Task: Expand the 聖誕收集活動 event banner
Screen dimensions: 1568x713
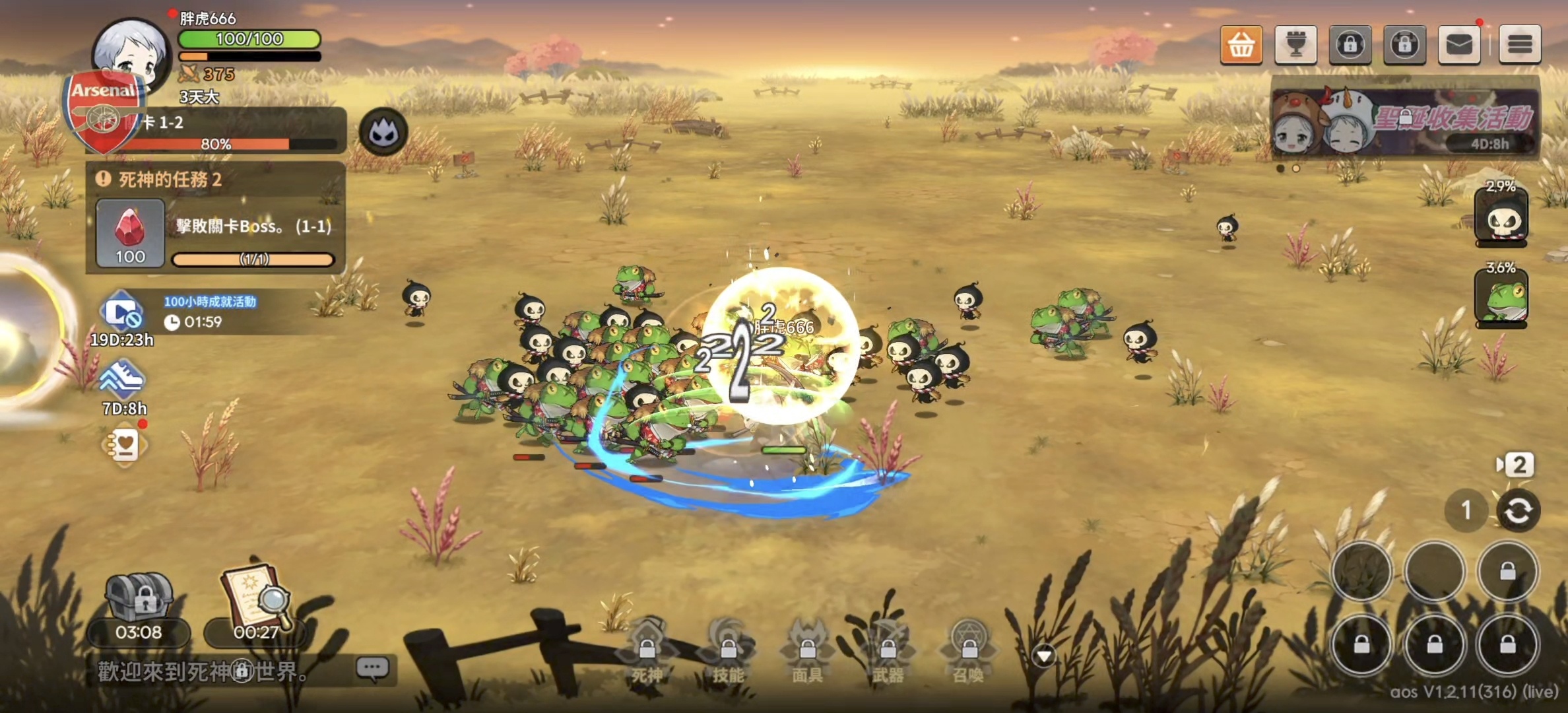Action: tap(1413, 122)
